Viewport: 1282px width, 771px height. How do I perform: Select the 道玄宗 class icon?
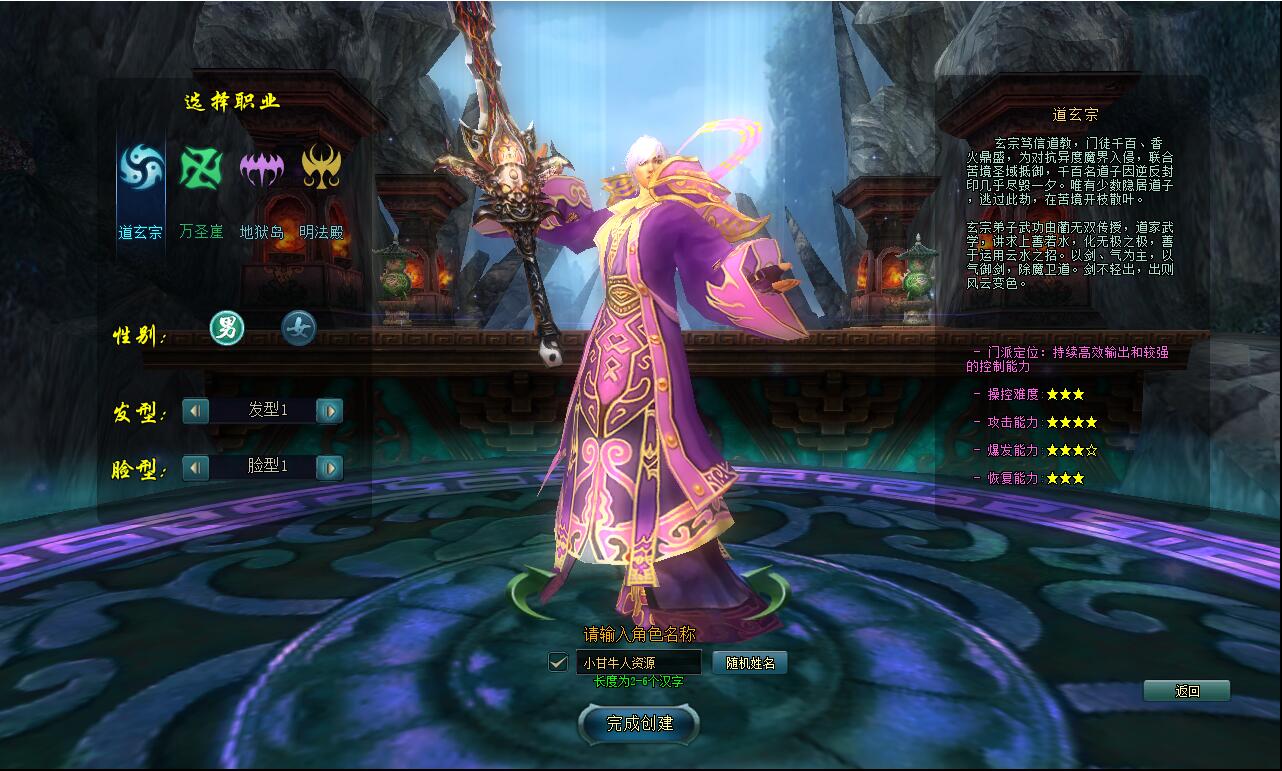tap(141, 168)
